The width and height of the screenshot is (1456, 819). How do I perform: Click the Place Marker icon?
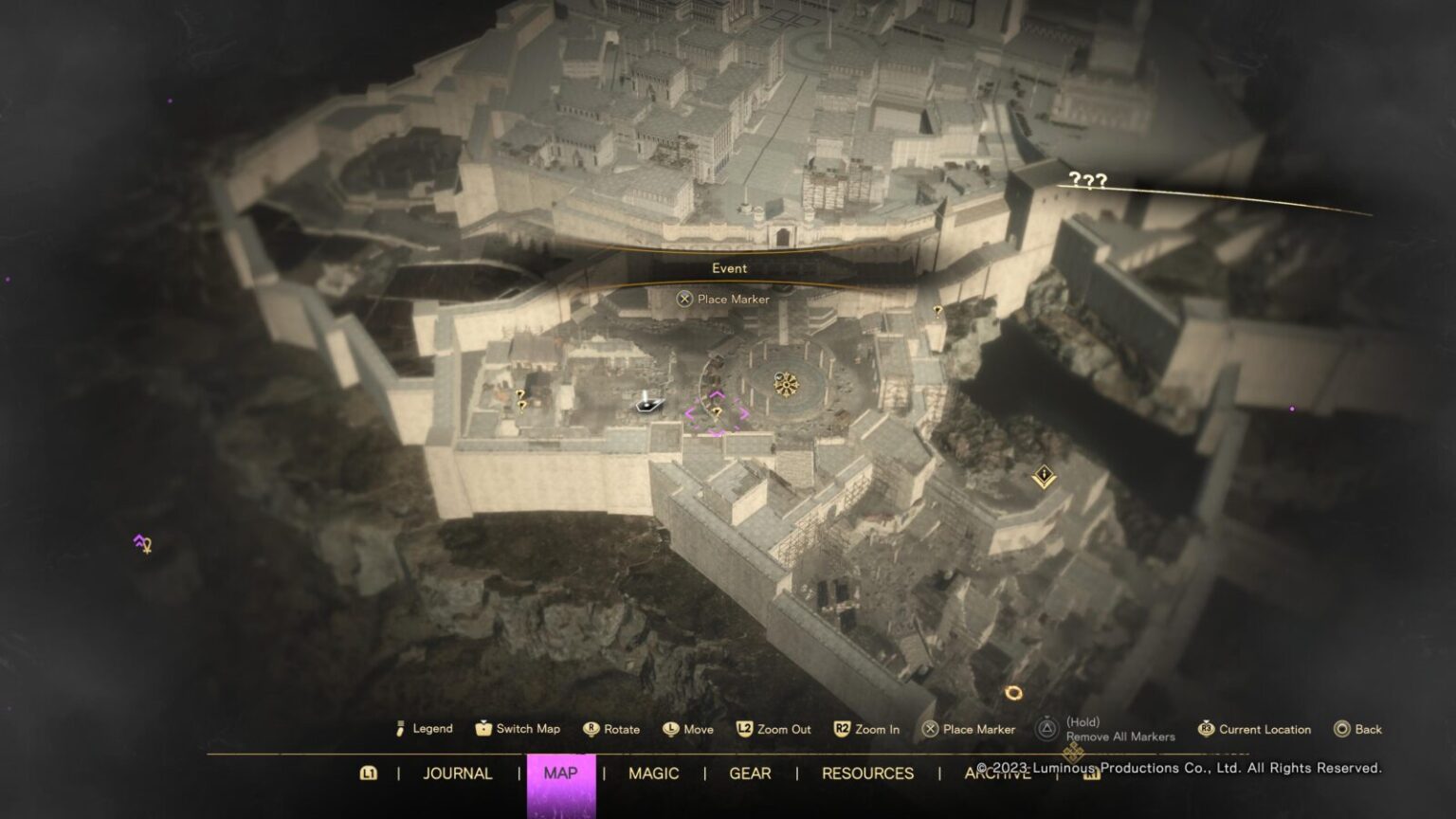(930, 729)
